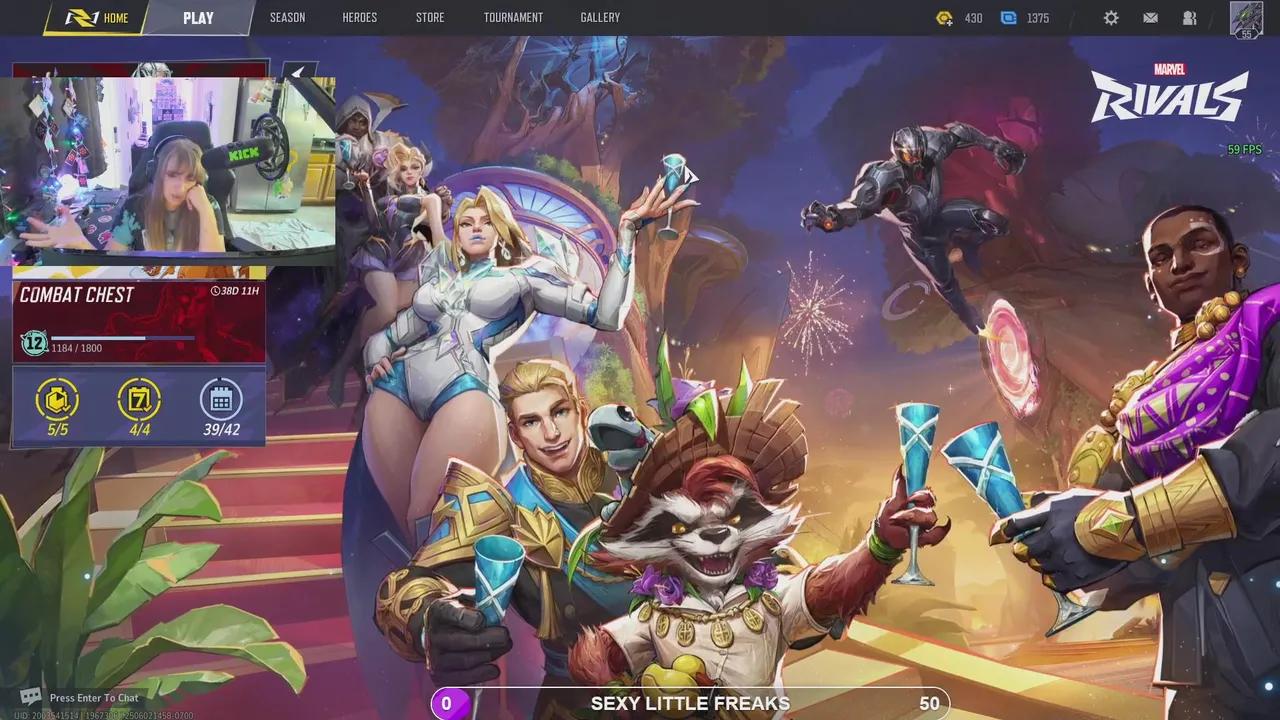Collapse the news panel with the arrow
The image size is (1280, 720).
pyautogui.click(x=296, y=71)
